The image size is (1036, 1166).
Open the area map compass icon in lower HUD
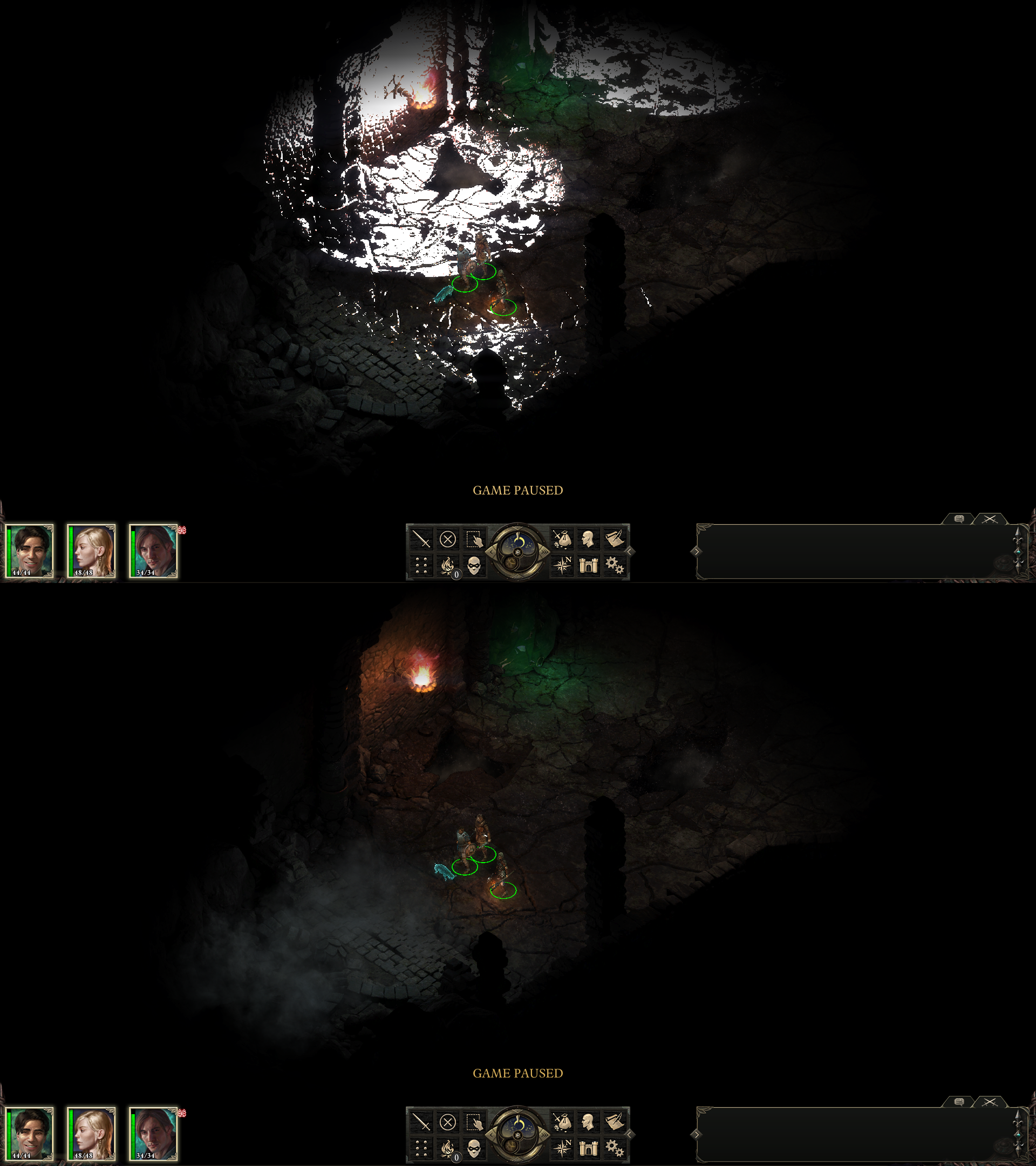click(x=562, y=1148)
